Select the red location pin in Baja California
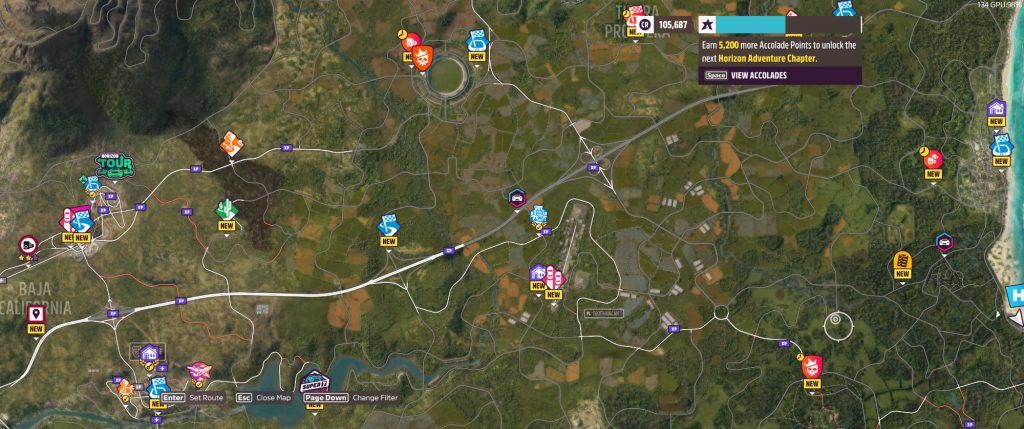 pos(35,313)
